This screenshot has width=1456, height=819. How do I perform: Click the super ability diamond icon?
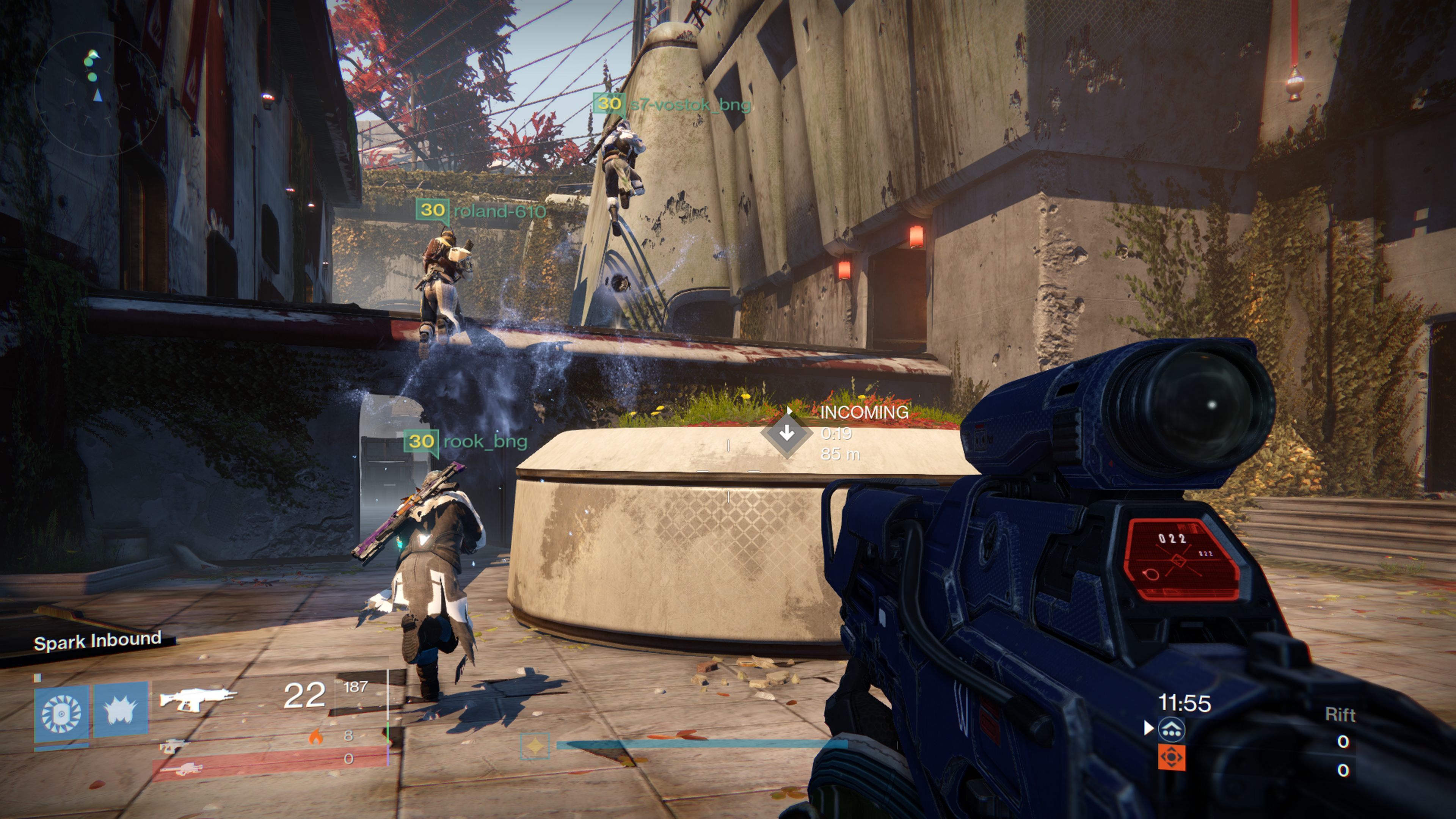534,745
